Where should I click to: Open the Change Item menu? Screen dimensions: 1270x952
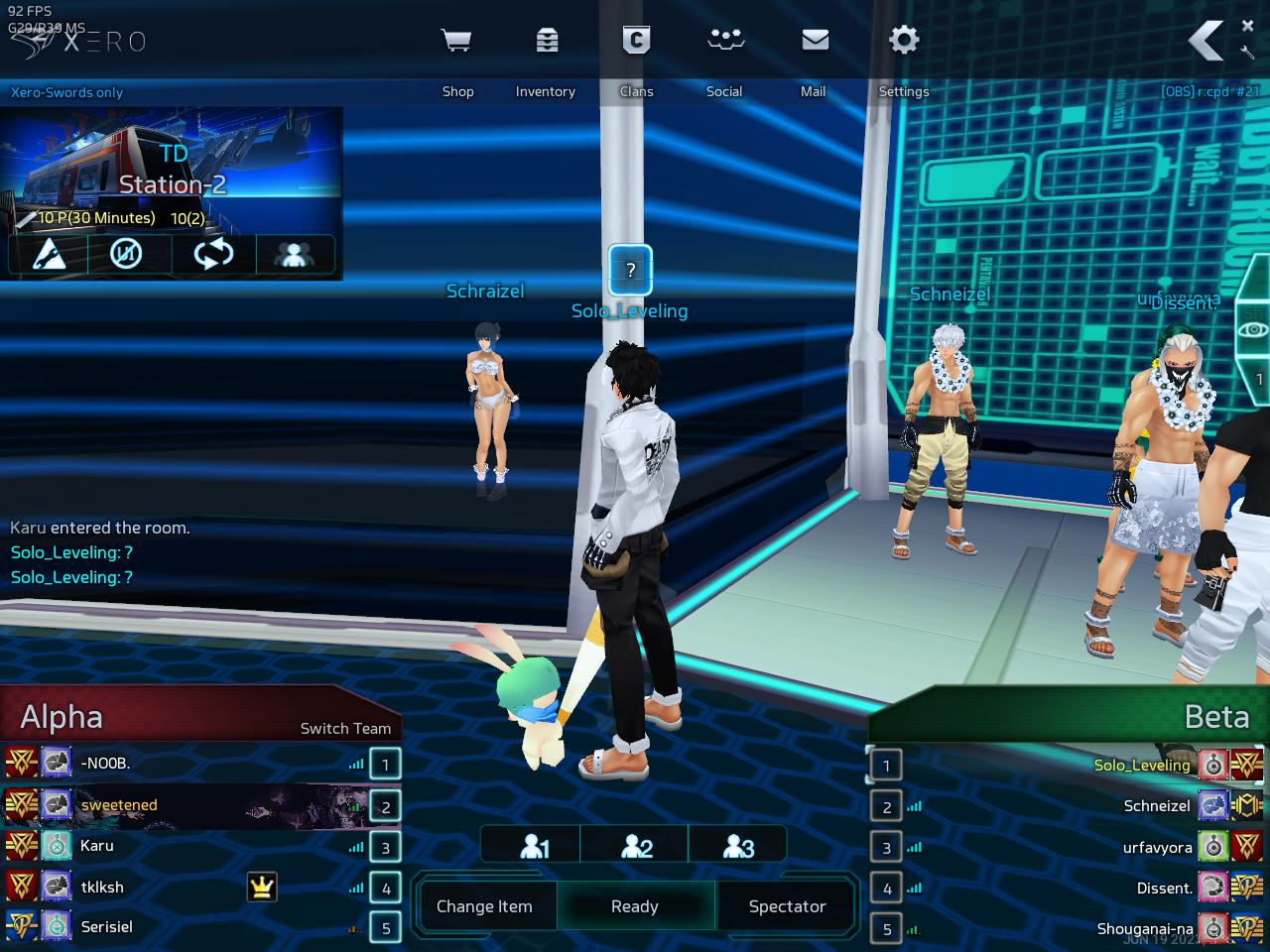click(484, 906)
